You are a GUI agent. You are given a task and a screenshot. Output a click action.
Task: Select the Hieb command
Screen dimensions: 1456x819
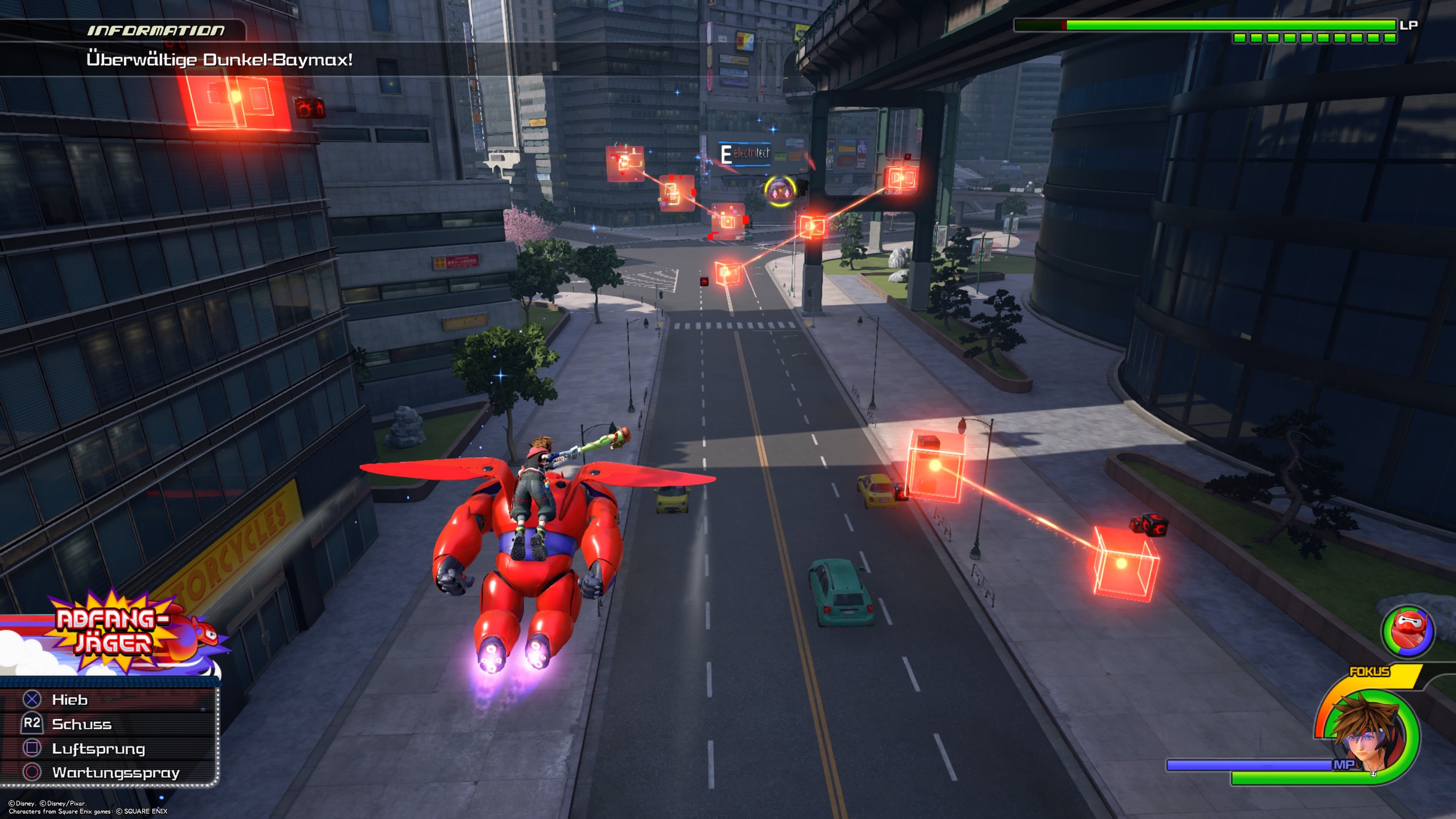(70, 700)
